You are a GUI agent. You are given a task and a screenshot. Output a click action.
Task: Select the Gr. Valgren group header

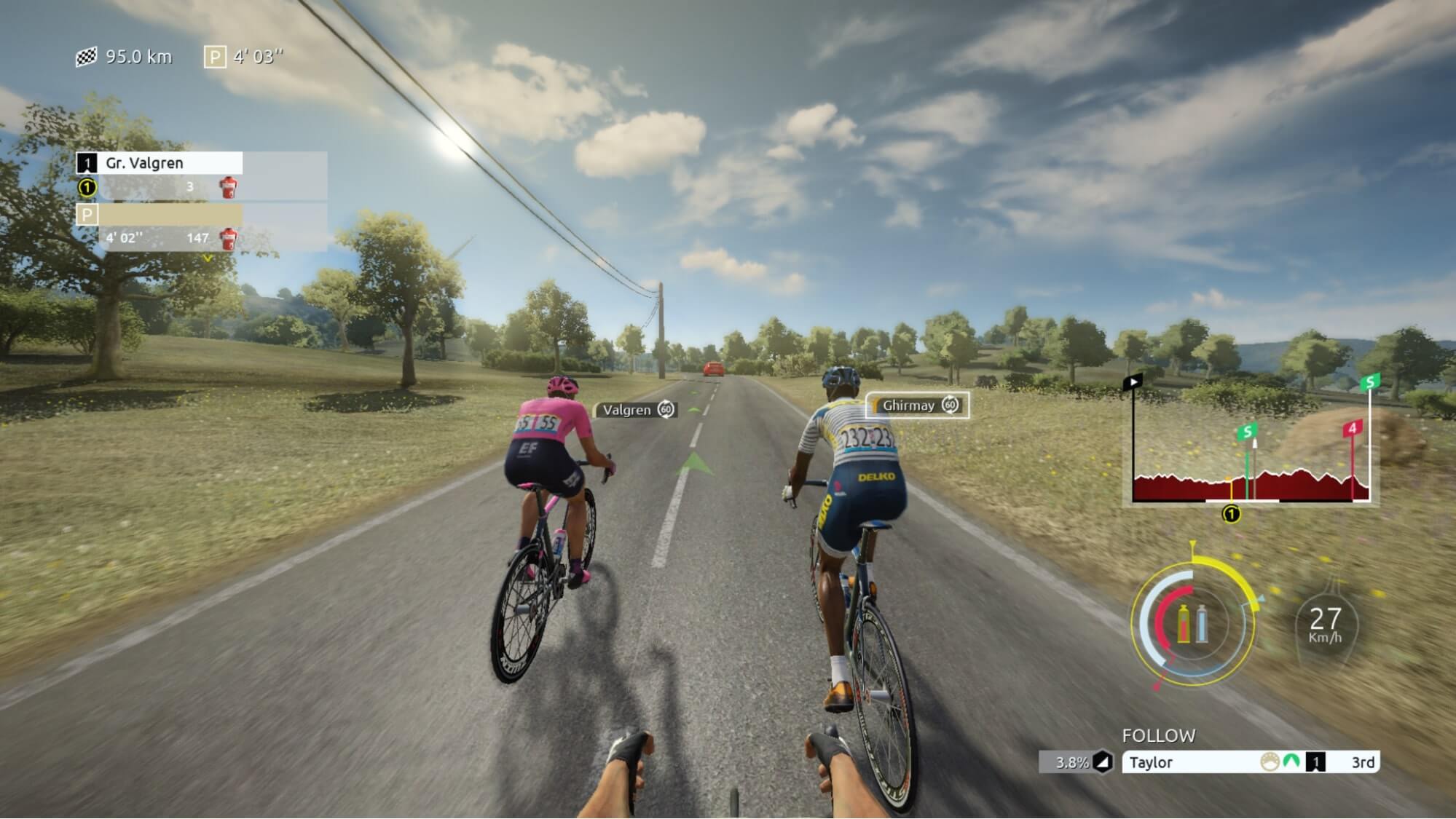click(160, 163)
